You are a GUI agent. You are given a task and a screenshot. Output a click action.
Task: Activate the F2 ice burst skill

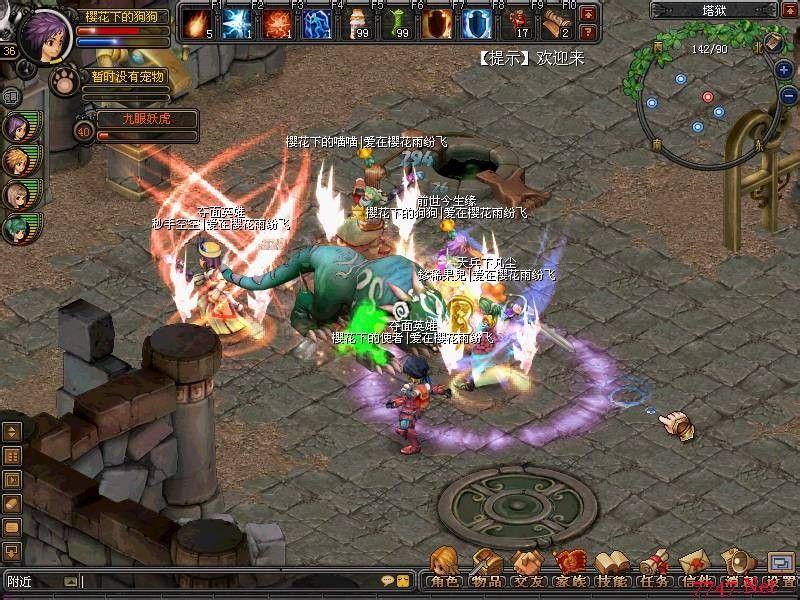pyautogui.click(x=236, y=23)
